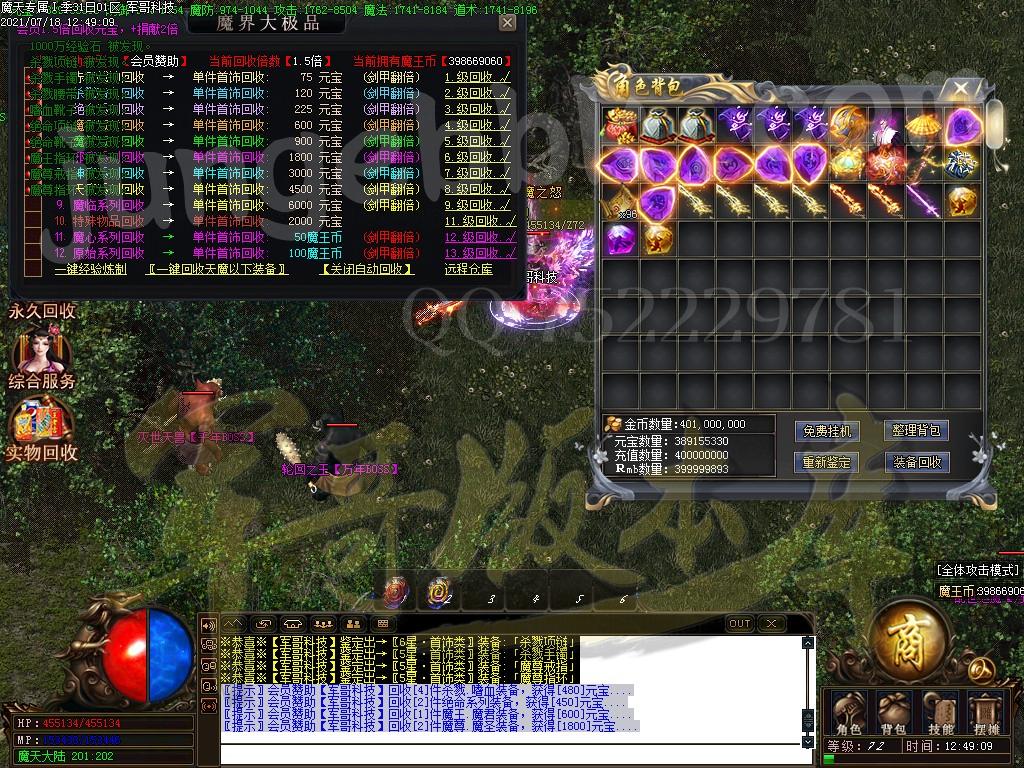Screen dimensions: 1024x768
Task: Select the 1级回收 link
Action: pos(479,77)
